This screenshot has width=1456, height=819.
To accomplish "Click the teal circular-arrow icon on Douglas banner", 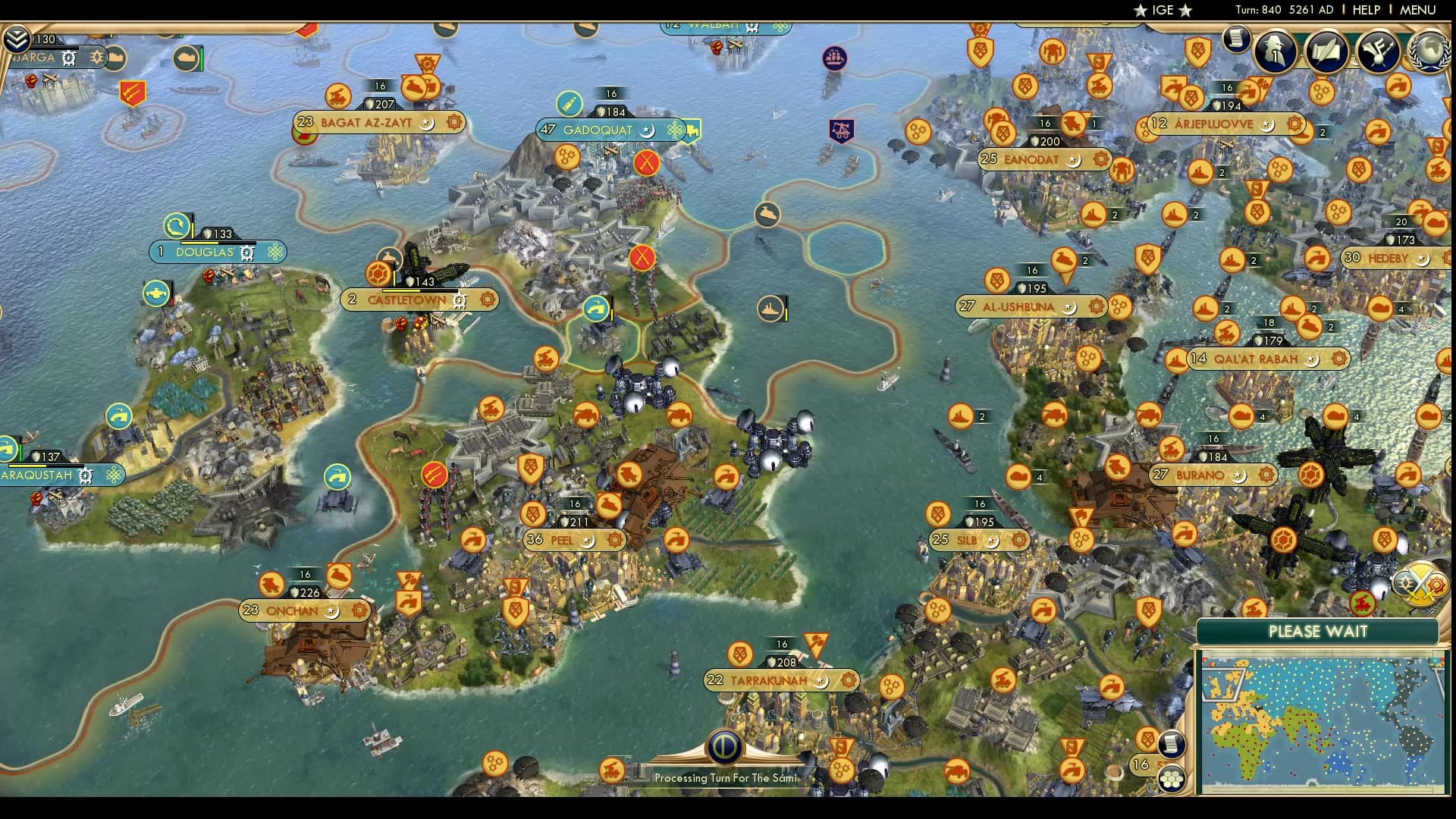I will 176,224.
